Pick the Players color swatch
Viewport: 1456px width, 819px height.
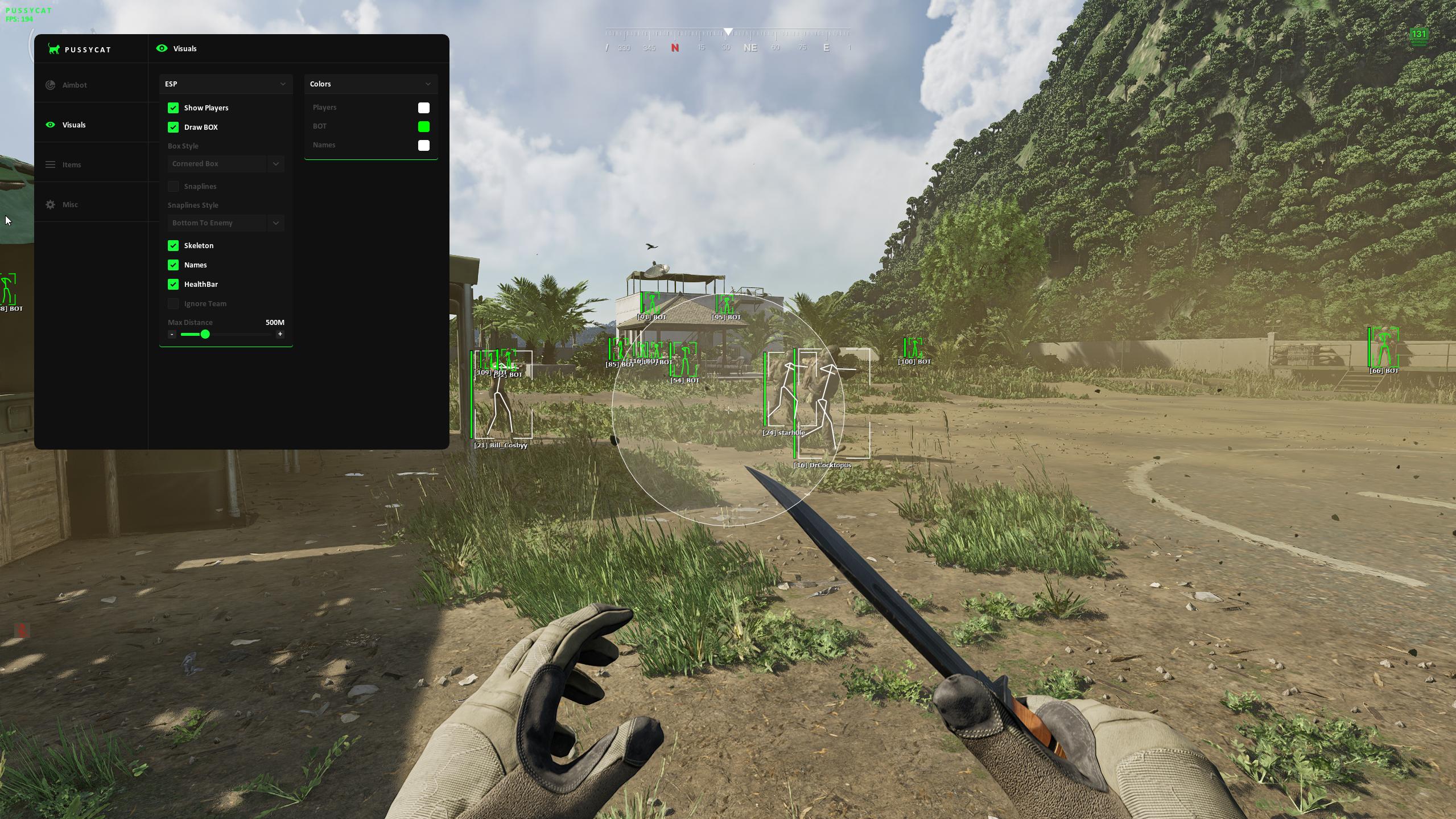(x=423, y=108)
